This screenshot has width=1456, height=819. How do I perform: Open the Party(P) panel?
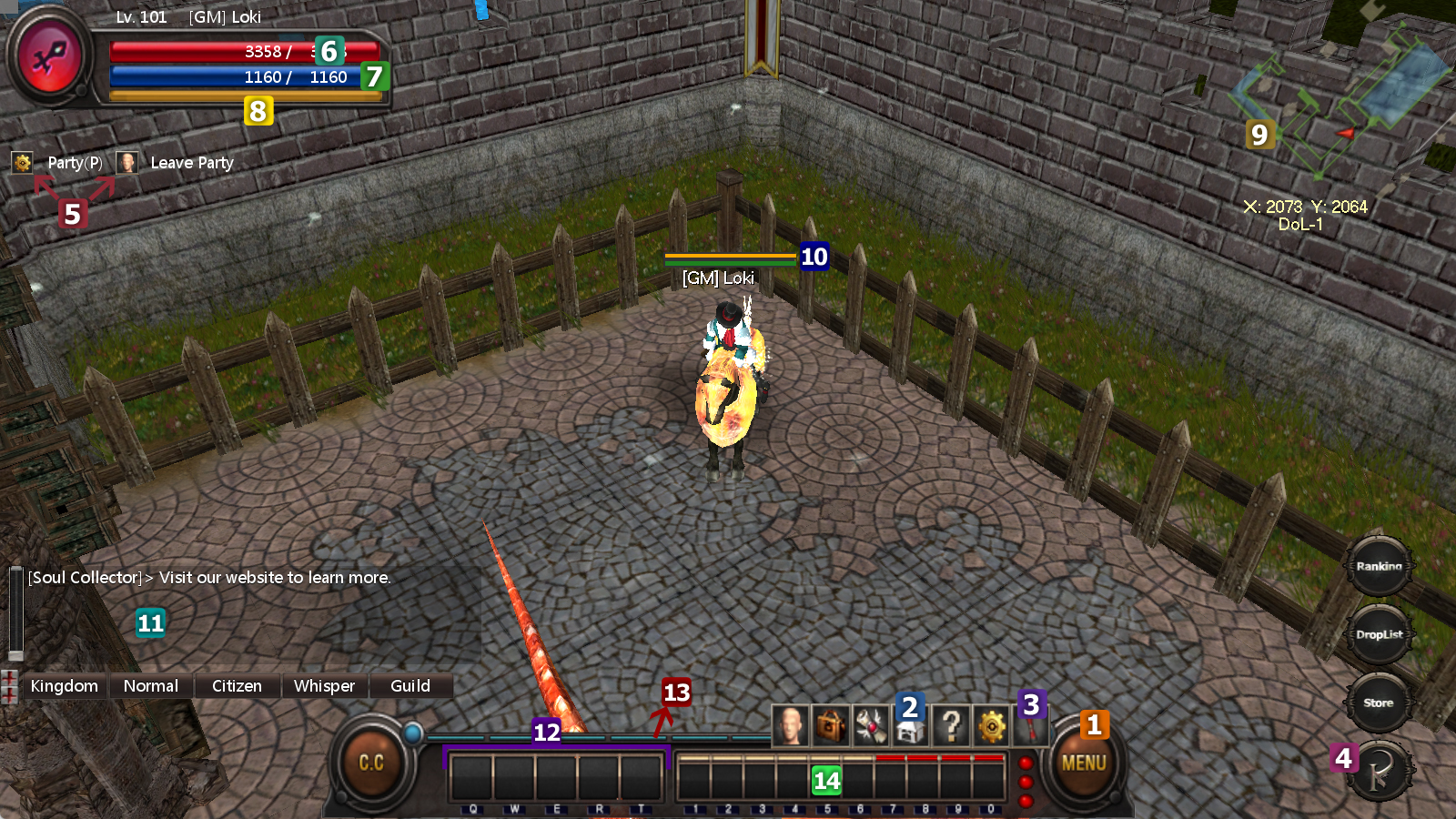(x=75, y=163)
